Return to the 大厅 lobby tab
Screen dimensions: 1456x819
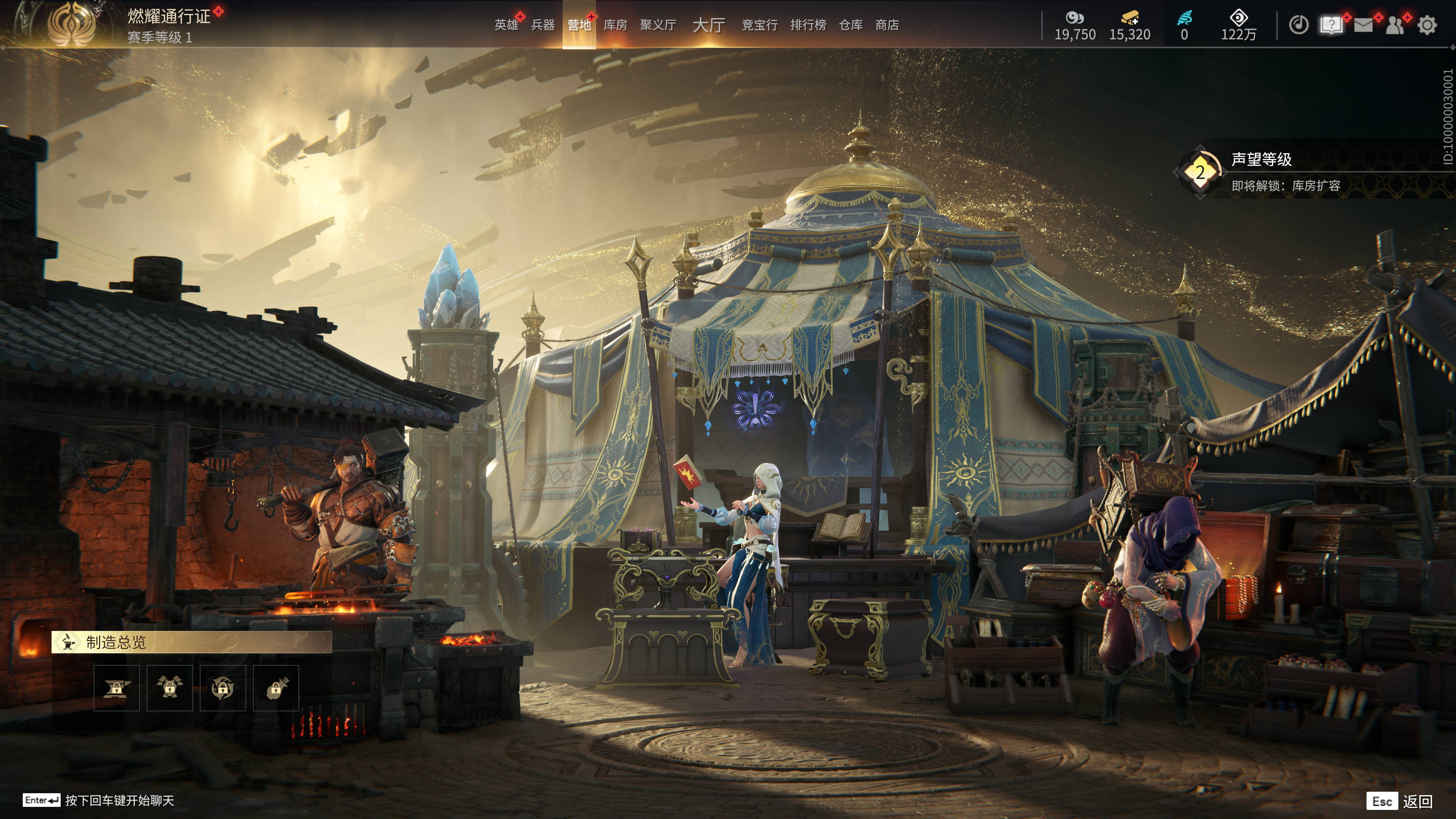coord(708,25)
